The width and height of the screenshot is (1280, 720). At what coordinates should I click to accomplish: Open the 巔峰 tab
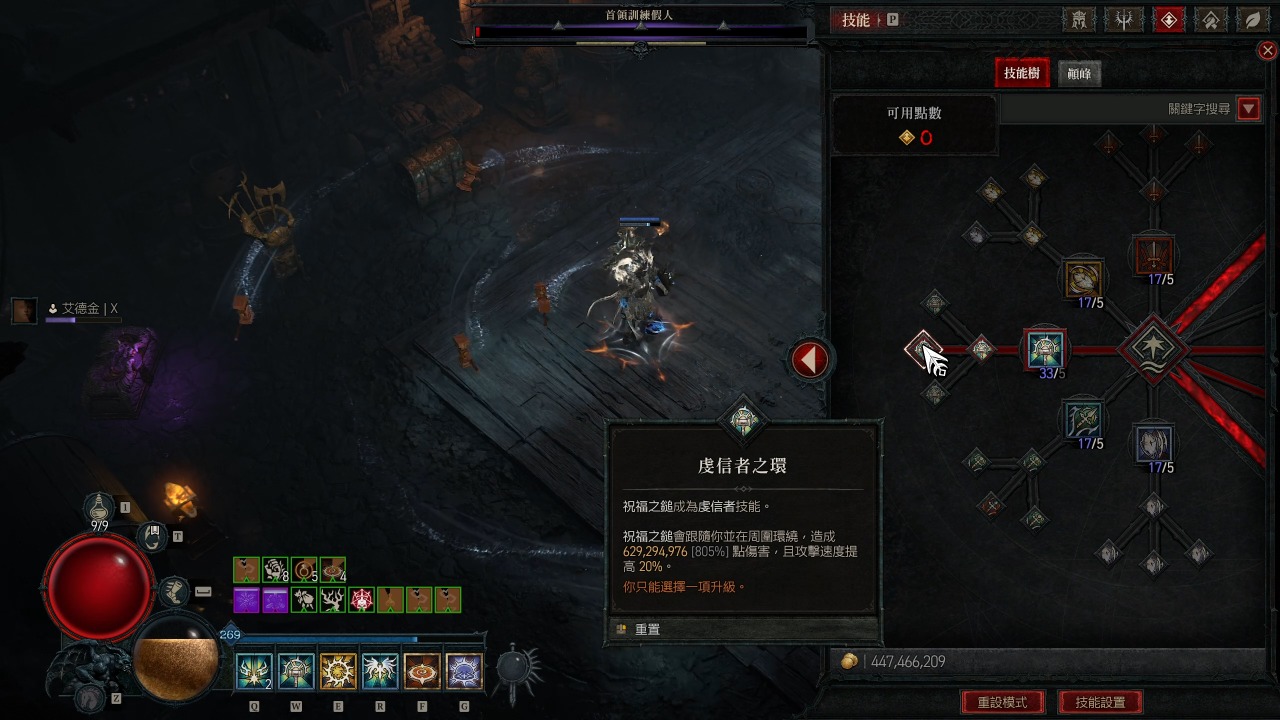pyautogui.click(x=1079, y=74)
